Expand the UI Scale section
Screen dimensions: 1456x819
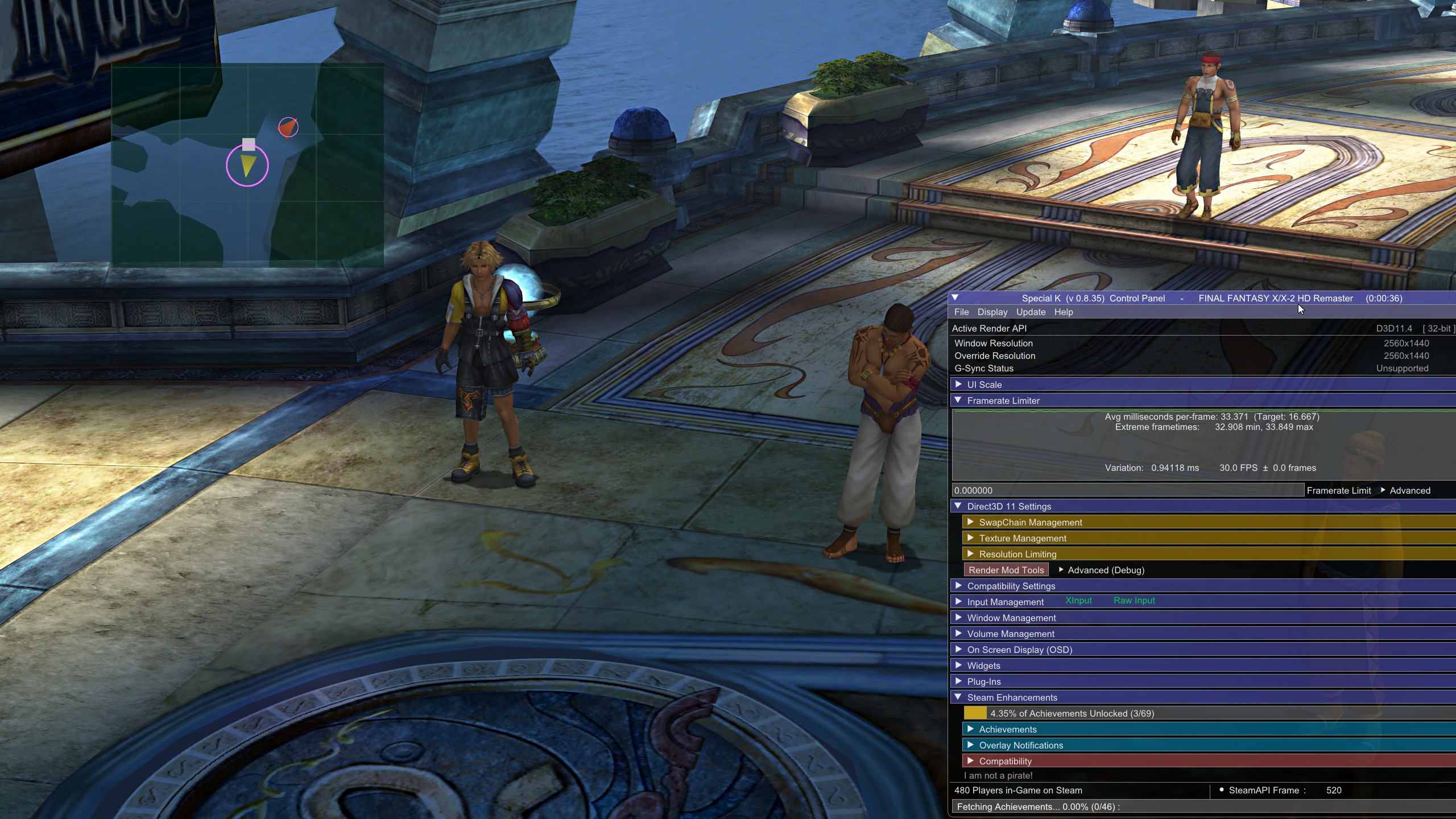click(984, 385)
